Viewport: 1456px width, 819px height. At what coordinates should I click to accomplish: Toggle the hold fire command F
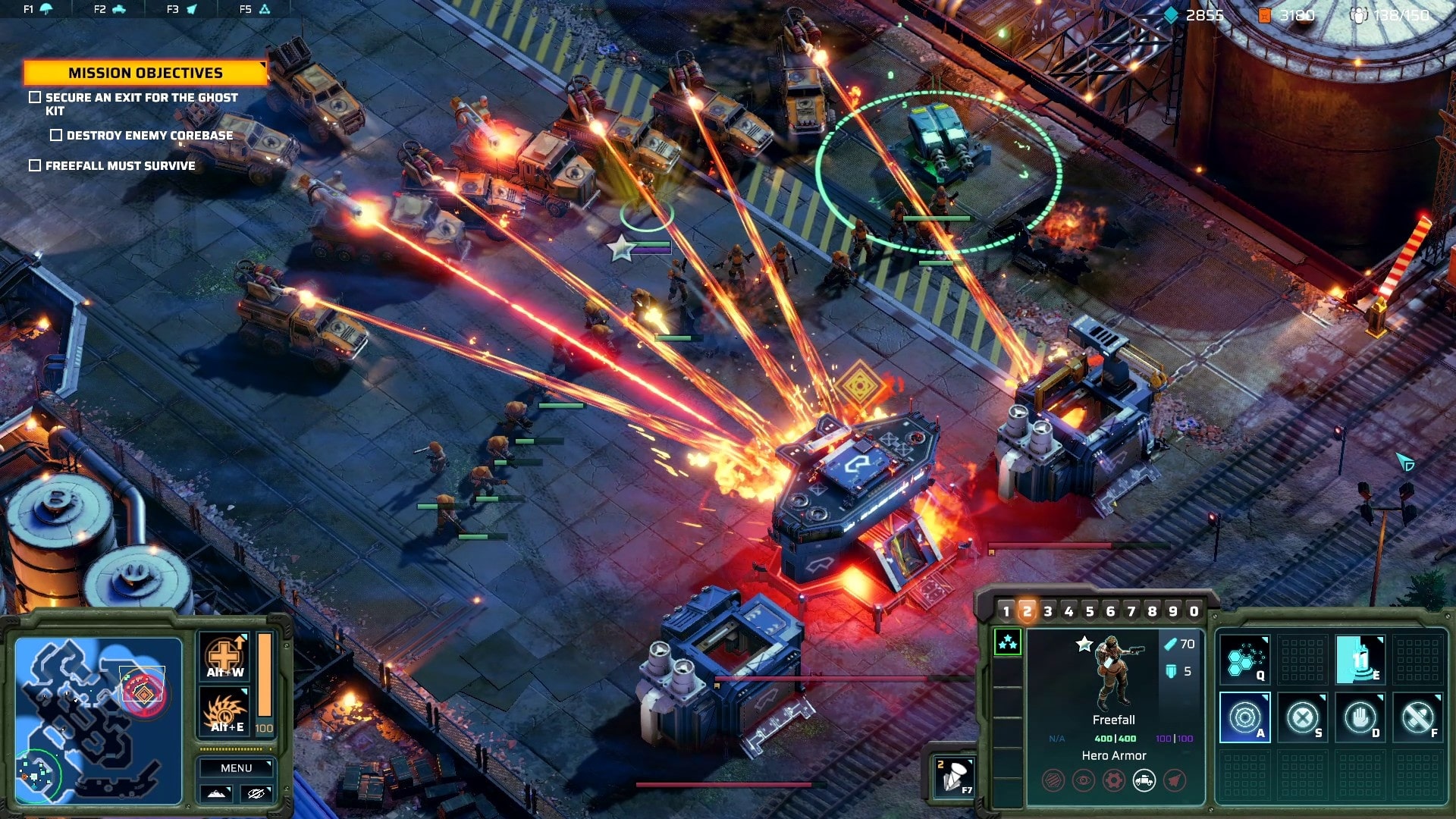[1417, 717]
